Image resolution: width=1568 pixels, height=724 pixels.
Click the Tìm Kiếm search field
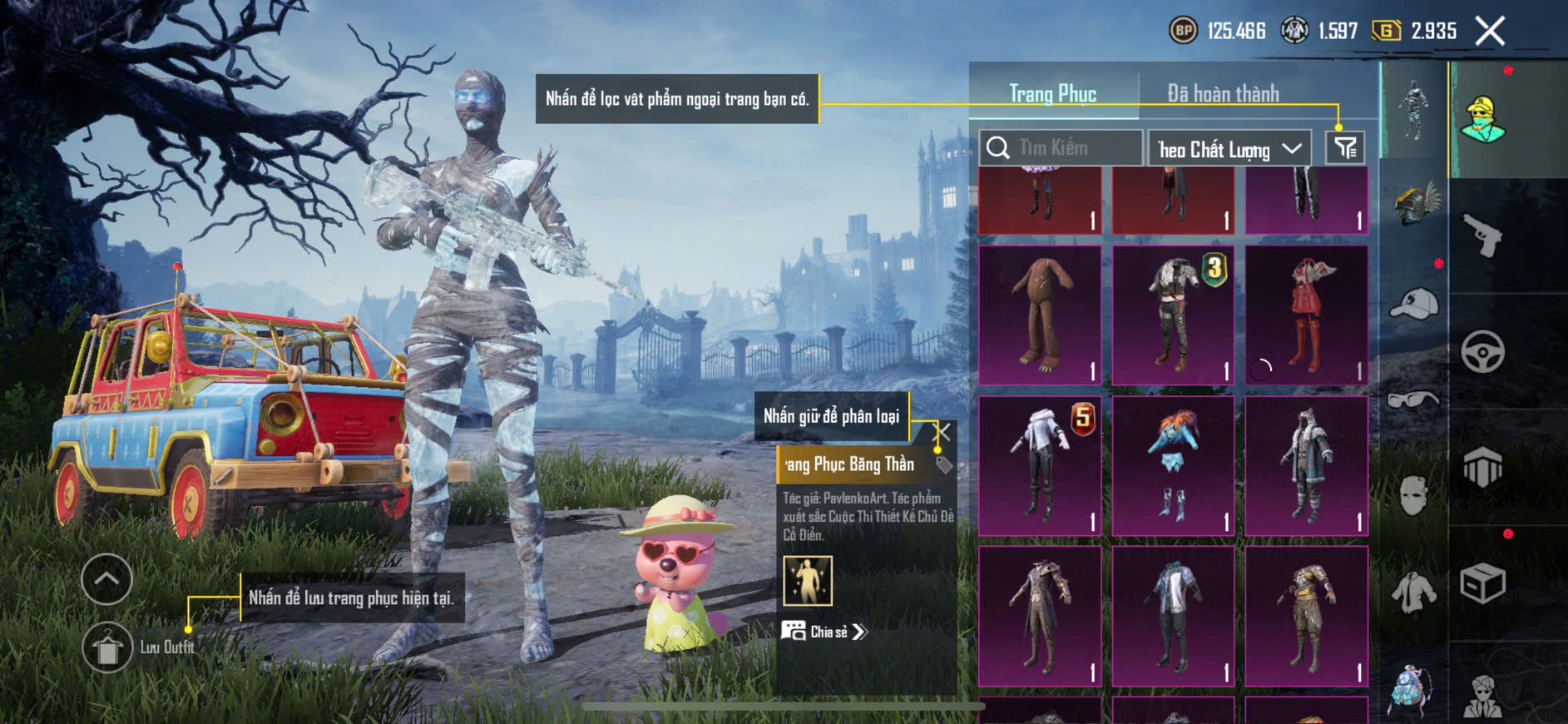(x=1061, y=148)
